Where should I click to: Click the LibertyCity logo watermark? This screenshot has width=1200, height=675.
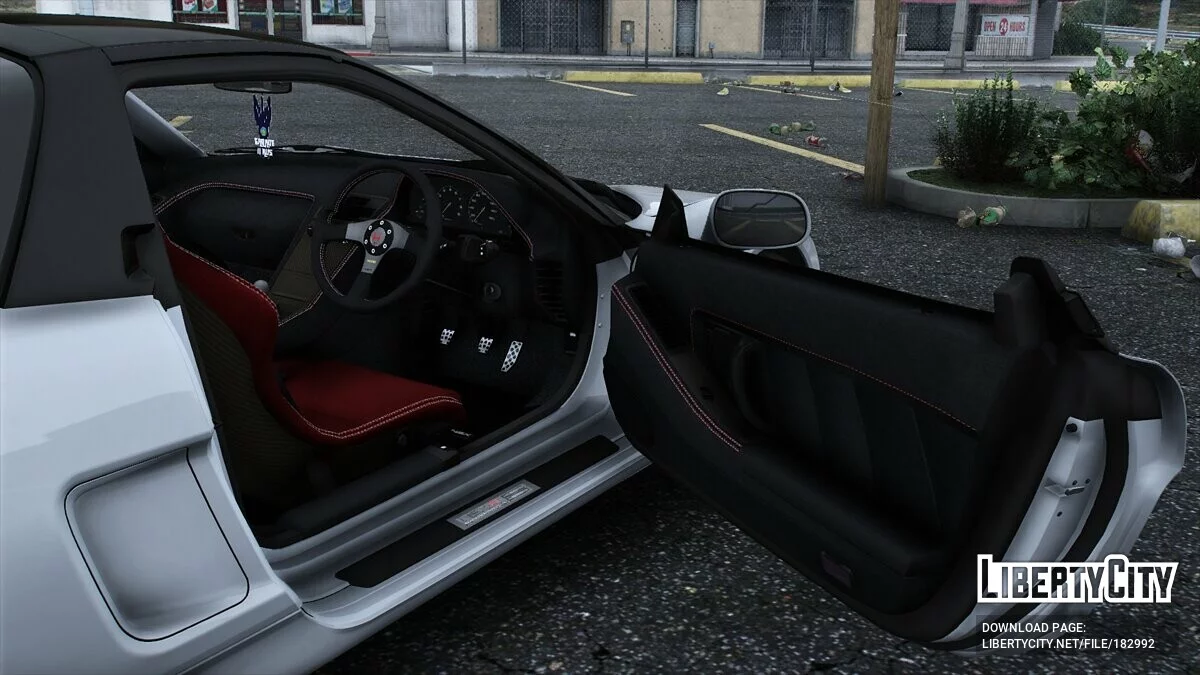click(1077, 581)
